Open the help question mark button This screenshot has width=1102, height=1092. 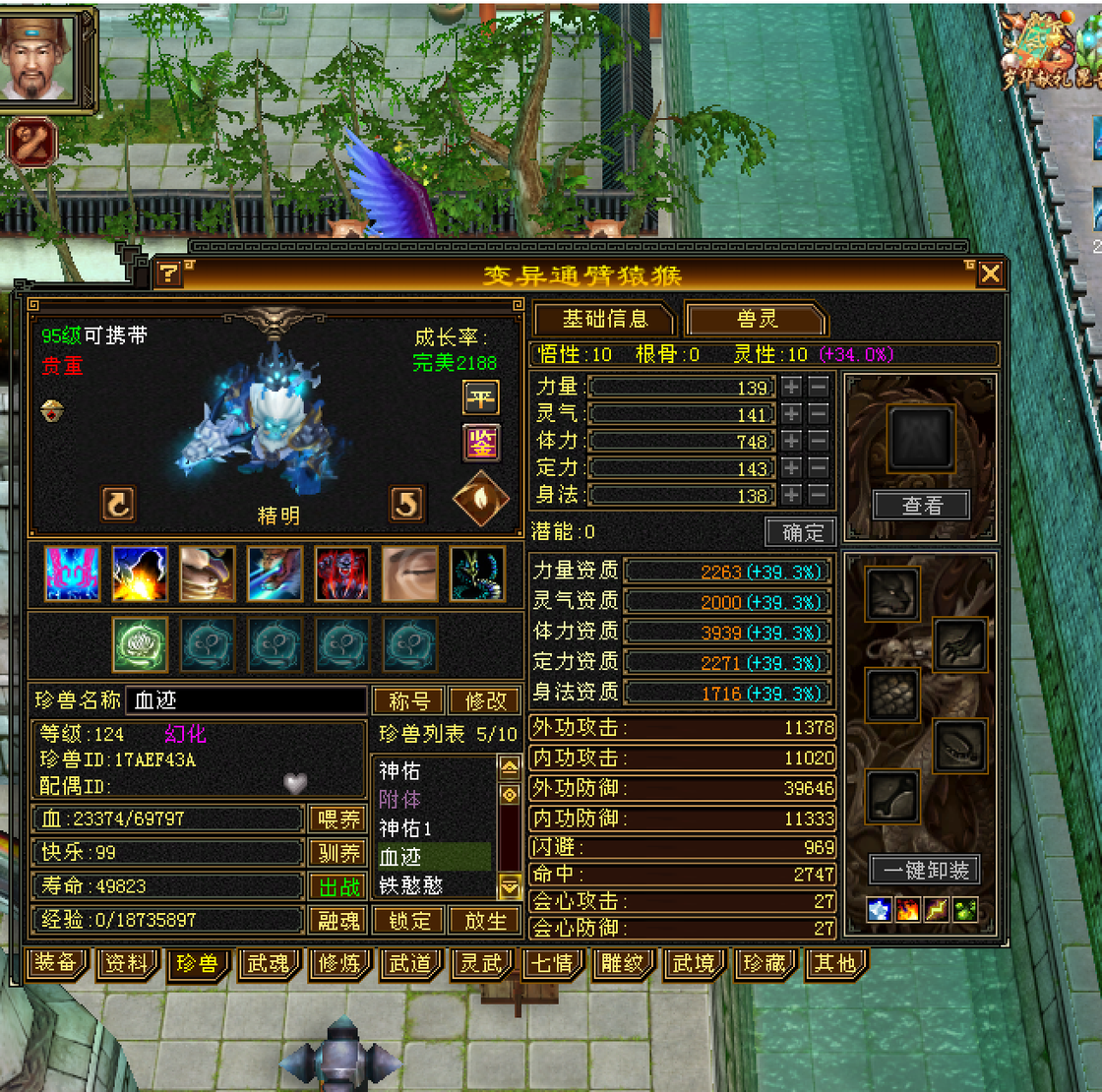169,273
